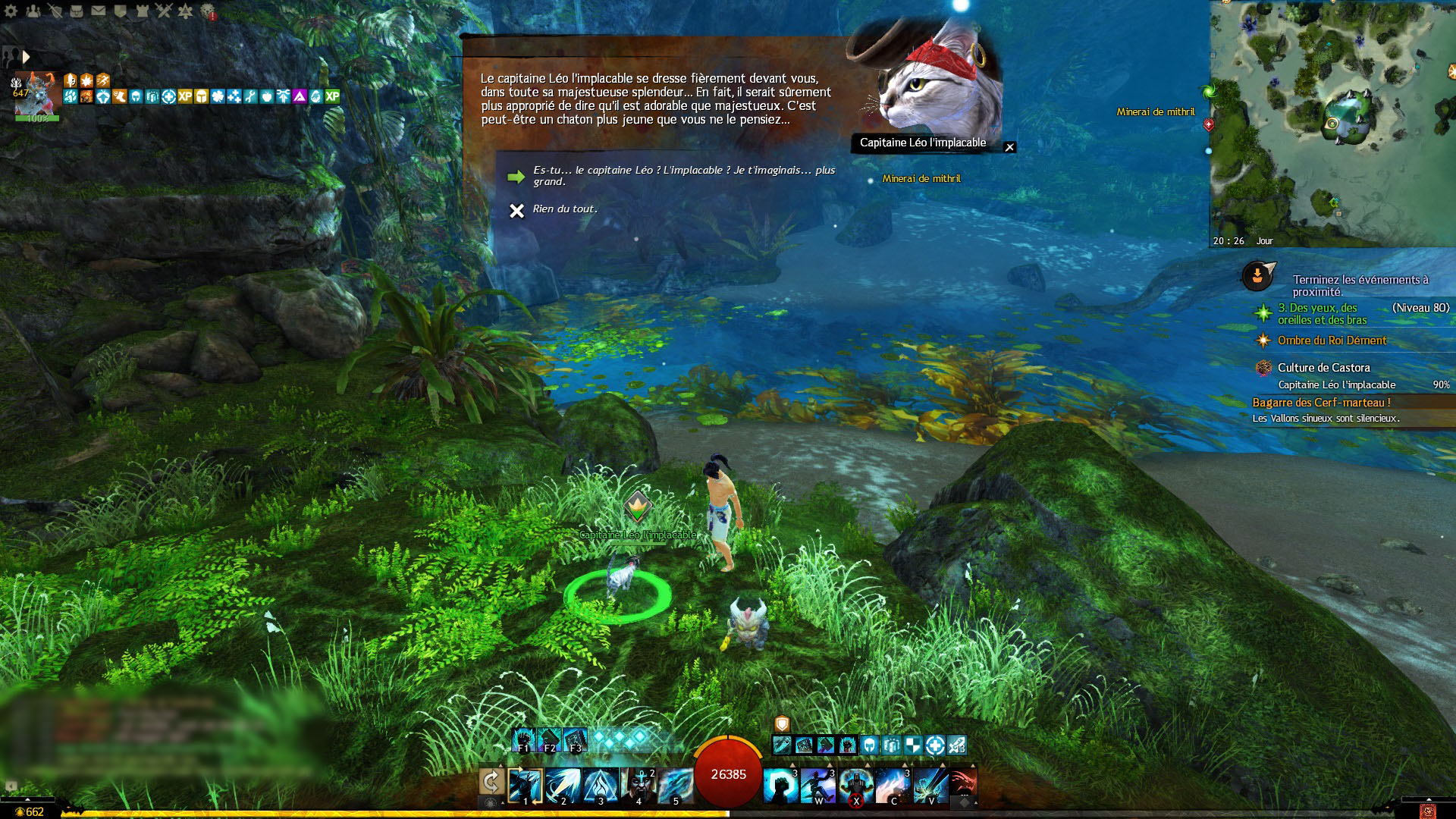
Task: Activate weapon skill 2 on the hotbar
Action: 563,785
